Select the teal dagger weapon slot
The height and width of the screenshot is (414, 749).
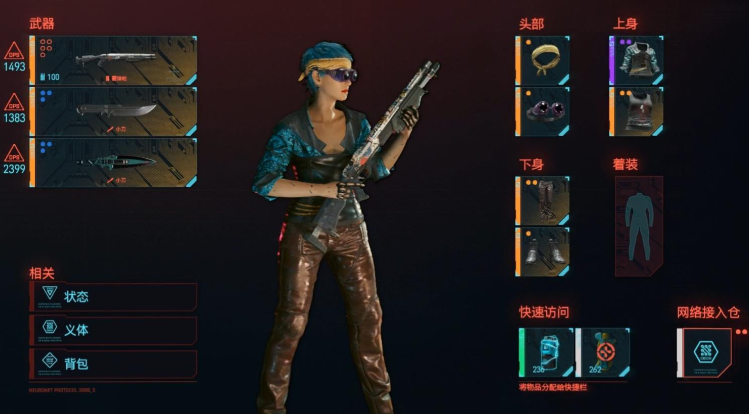tap(115, 162)
